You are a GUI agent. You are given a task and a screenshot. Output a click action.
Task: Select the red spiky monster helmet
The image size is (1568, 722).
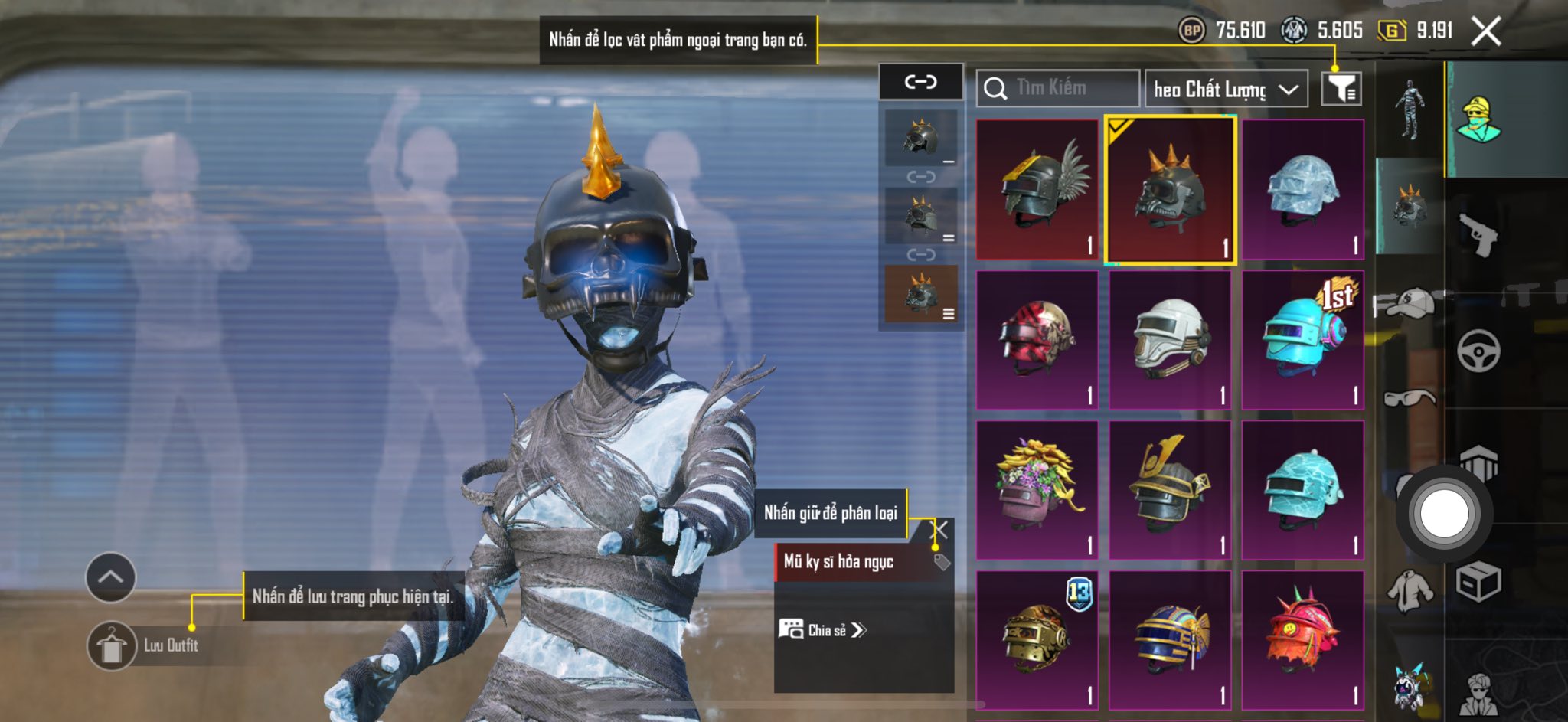(x=1303, y=639)
